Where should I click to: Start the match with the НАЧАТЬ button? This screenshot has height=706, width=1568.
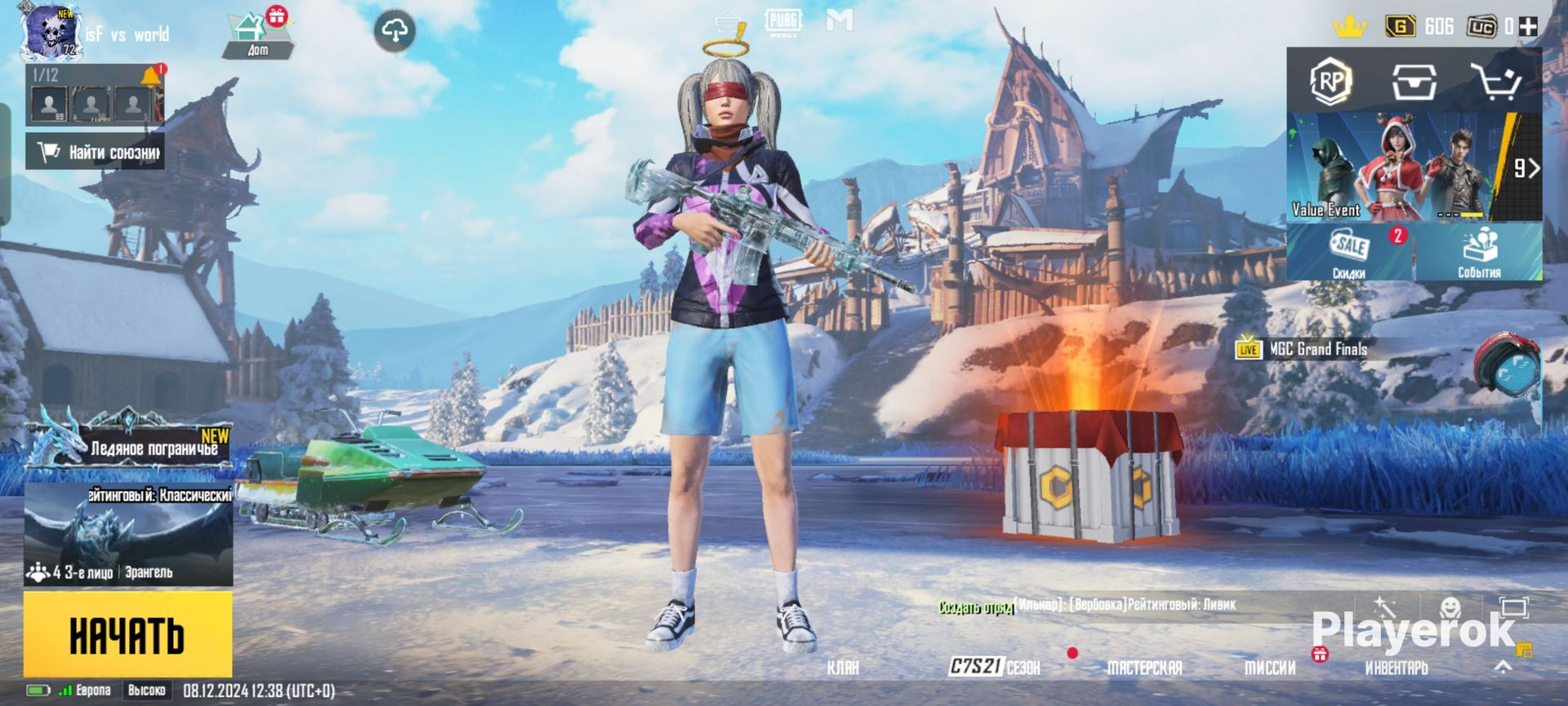coord(127,635)
